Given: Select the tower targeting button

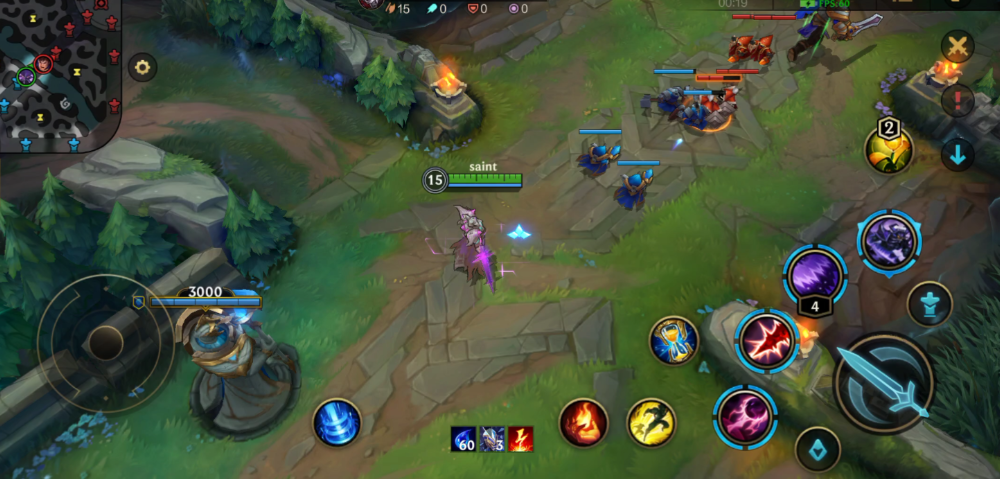Looking at the screenshot, I should pyautogui.click(x=929, y=304).
